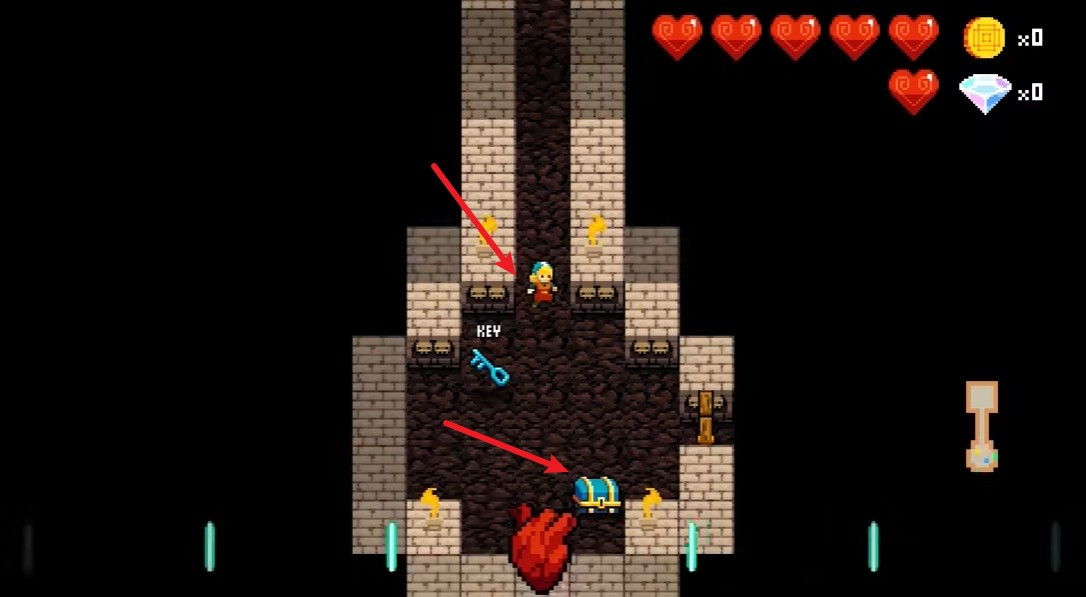Click the diamond currency icon
This screenshot has height=597, width=1086.
pos(984,93)
